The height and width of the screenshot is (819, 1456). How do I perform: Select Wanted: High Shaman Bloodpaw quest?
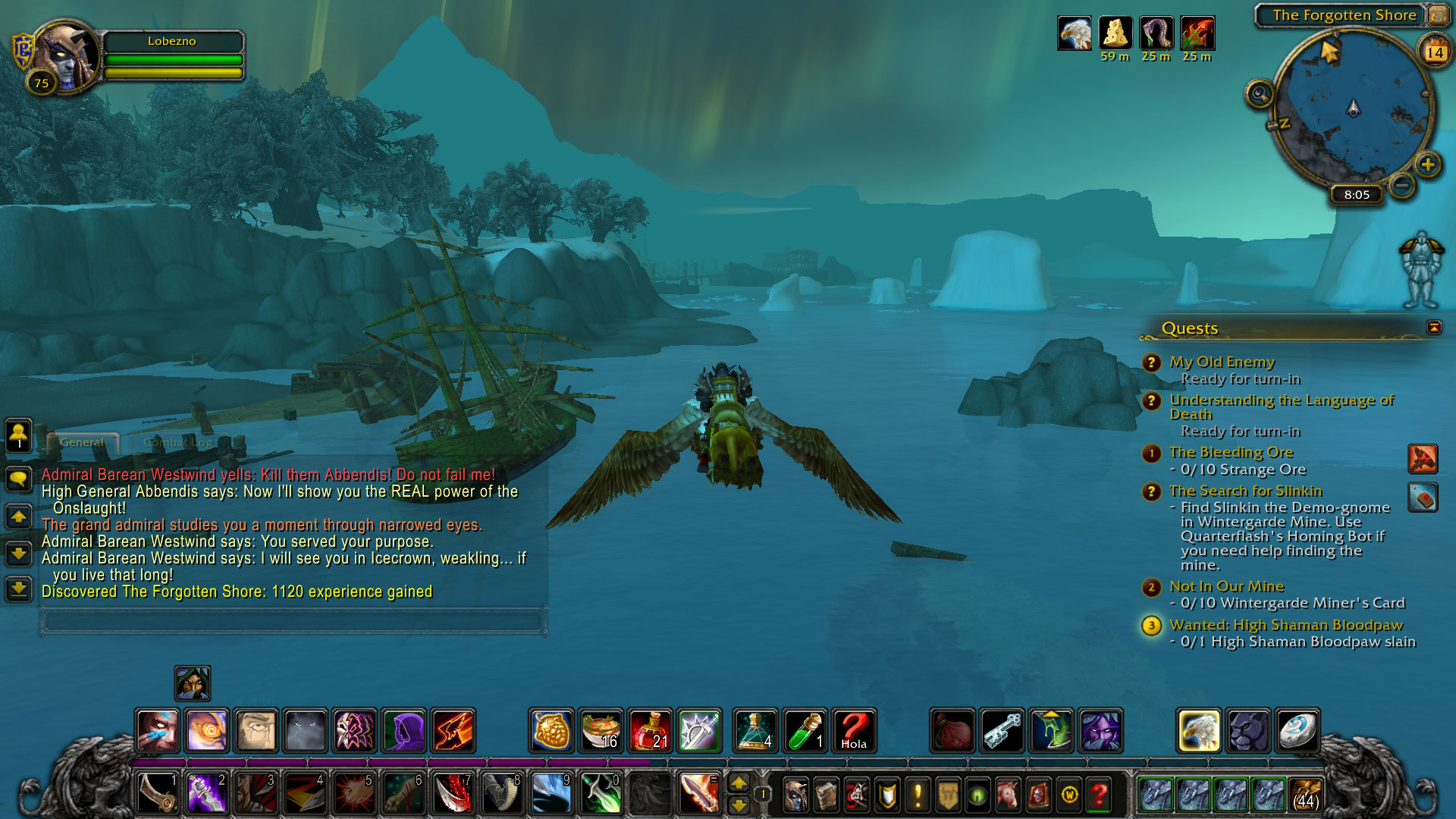tap(1286, 626)
